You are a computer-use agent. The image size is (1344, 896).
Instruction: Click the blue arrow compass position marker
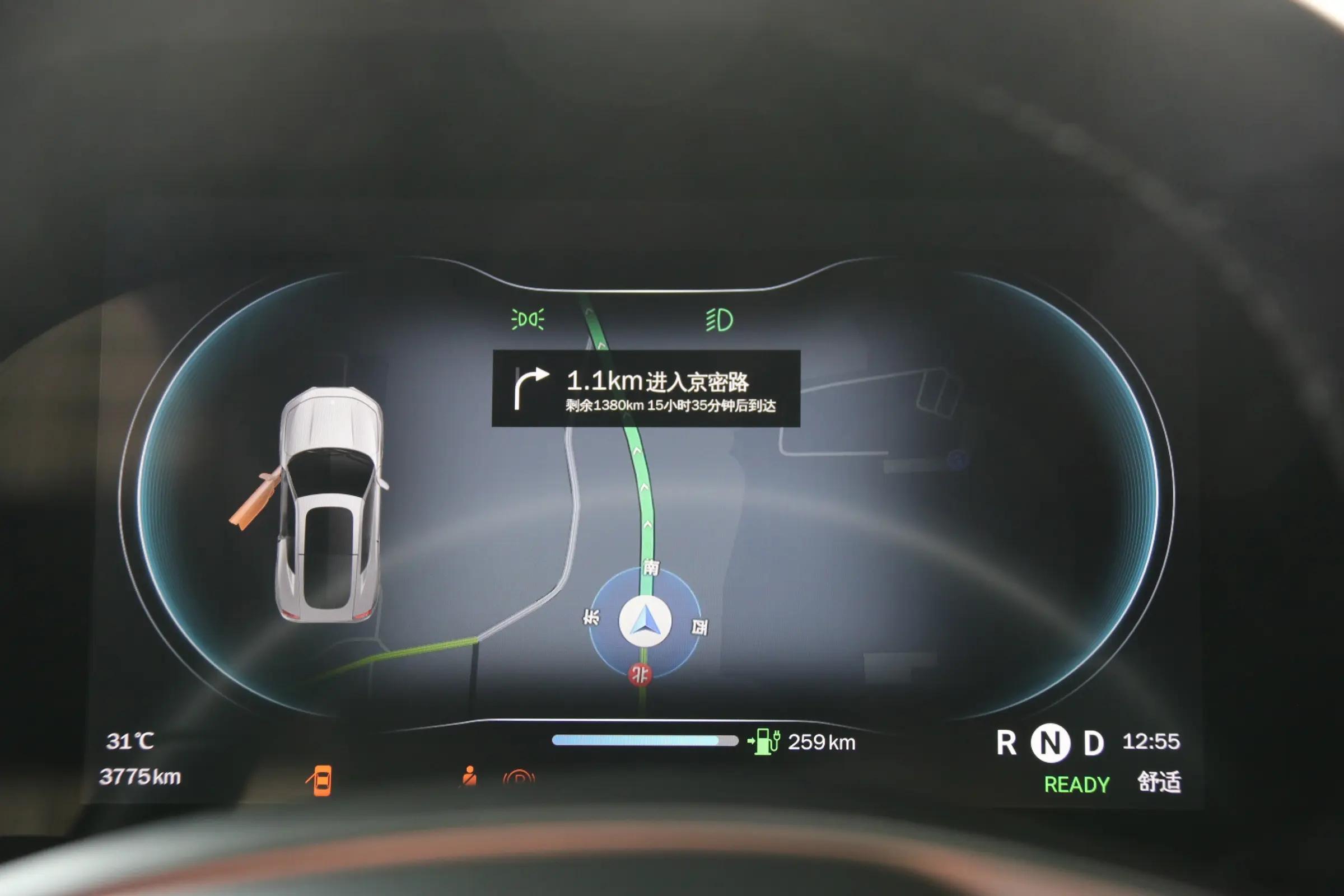(x=646, y=622)
